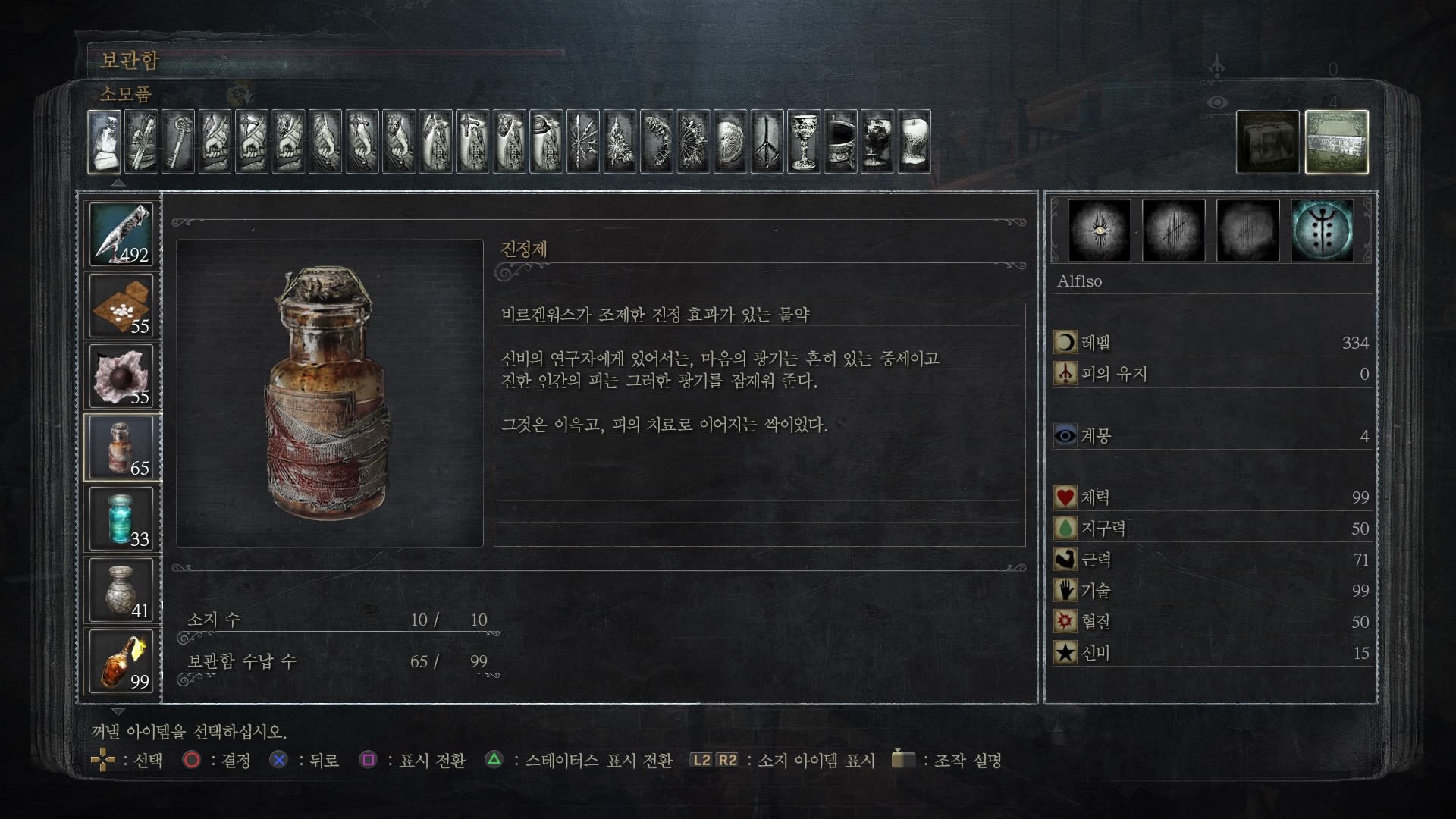Show the hat attire category tab

(546, 142)
